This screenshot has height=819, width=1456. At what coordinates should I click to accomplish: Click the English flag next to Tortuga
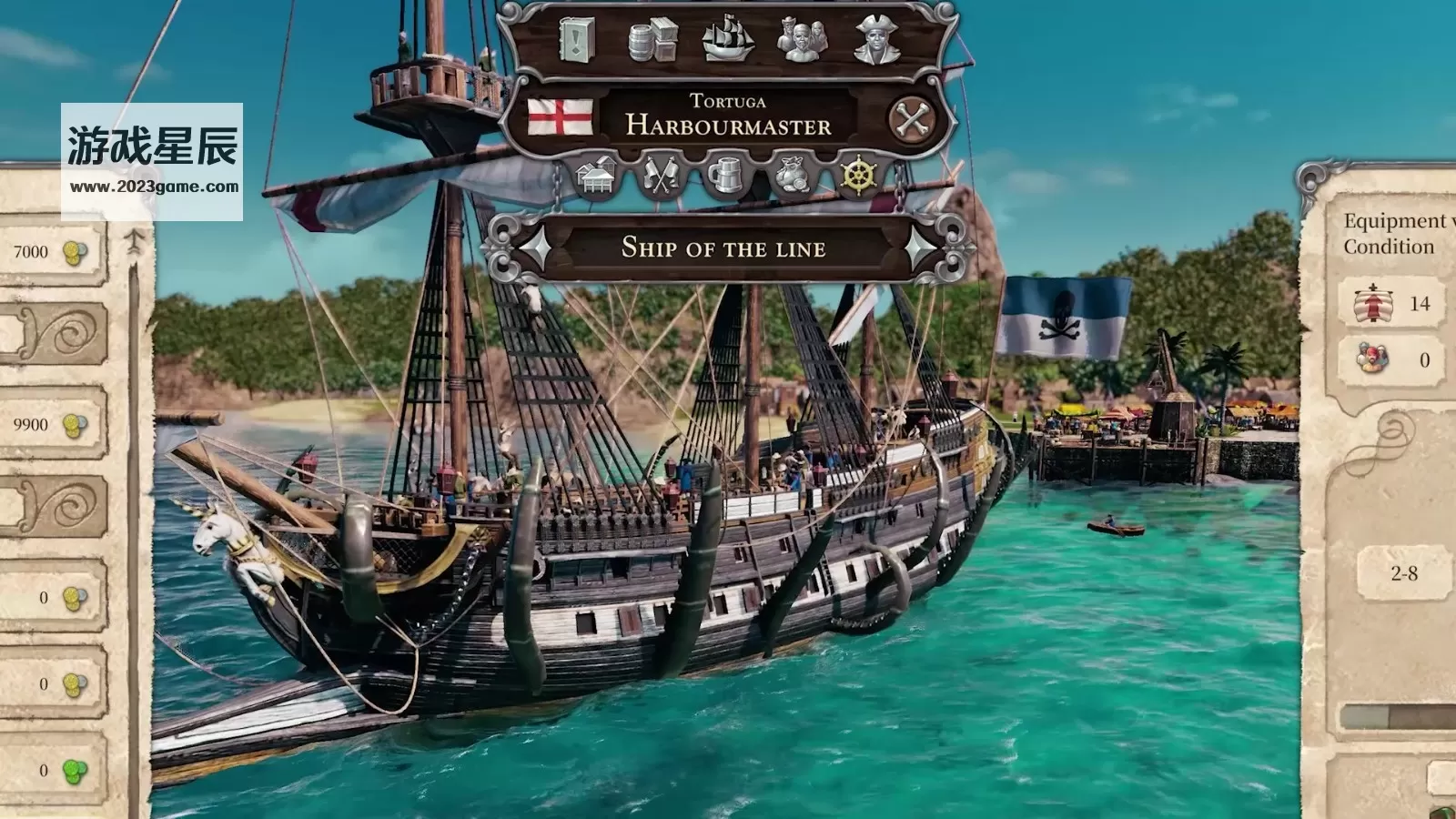560,117
